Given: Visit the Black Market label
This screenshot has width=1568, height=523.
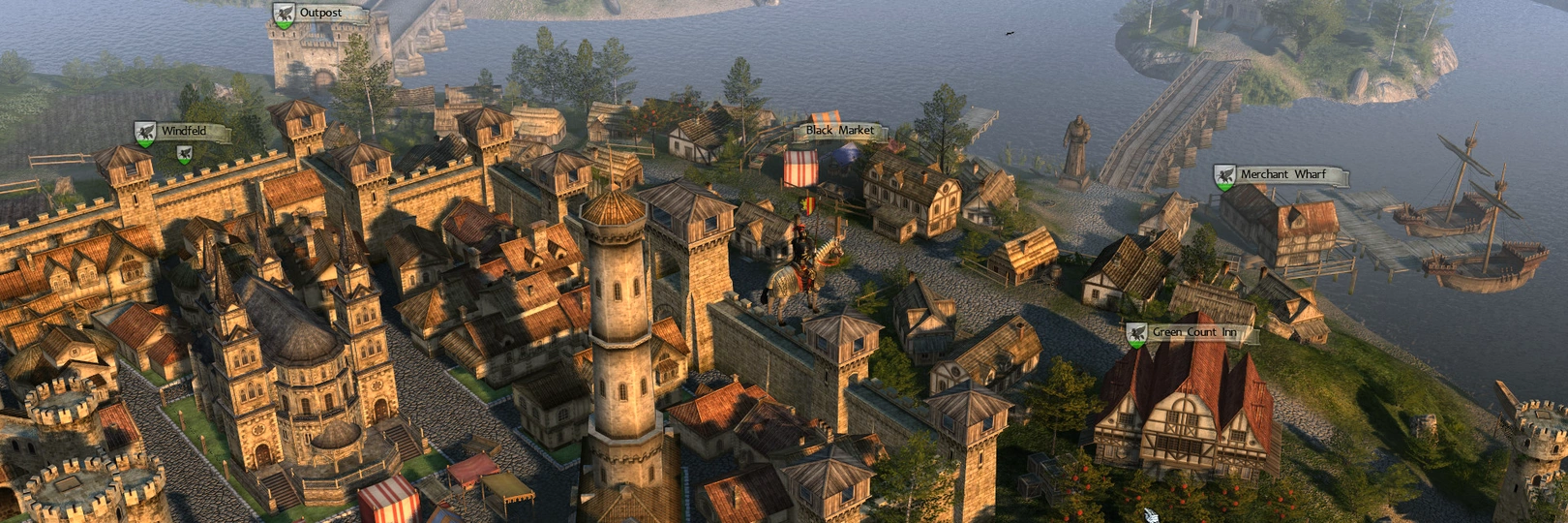Looking at the screenshot, I should [x=839, y=130].
